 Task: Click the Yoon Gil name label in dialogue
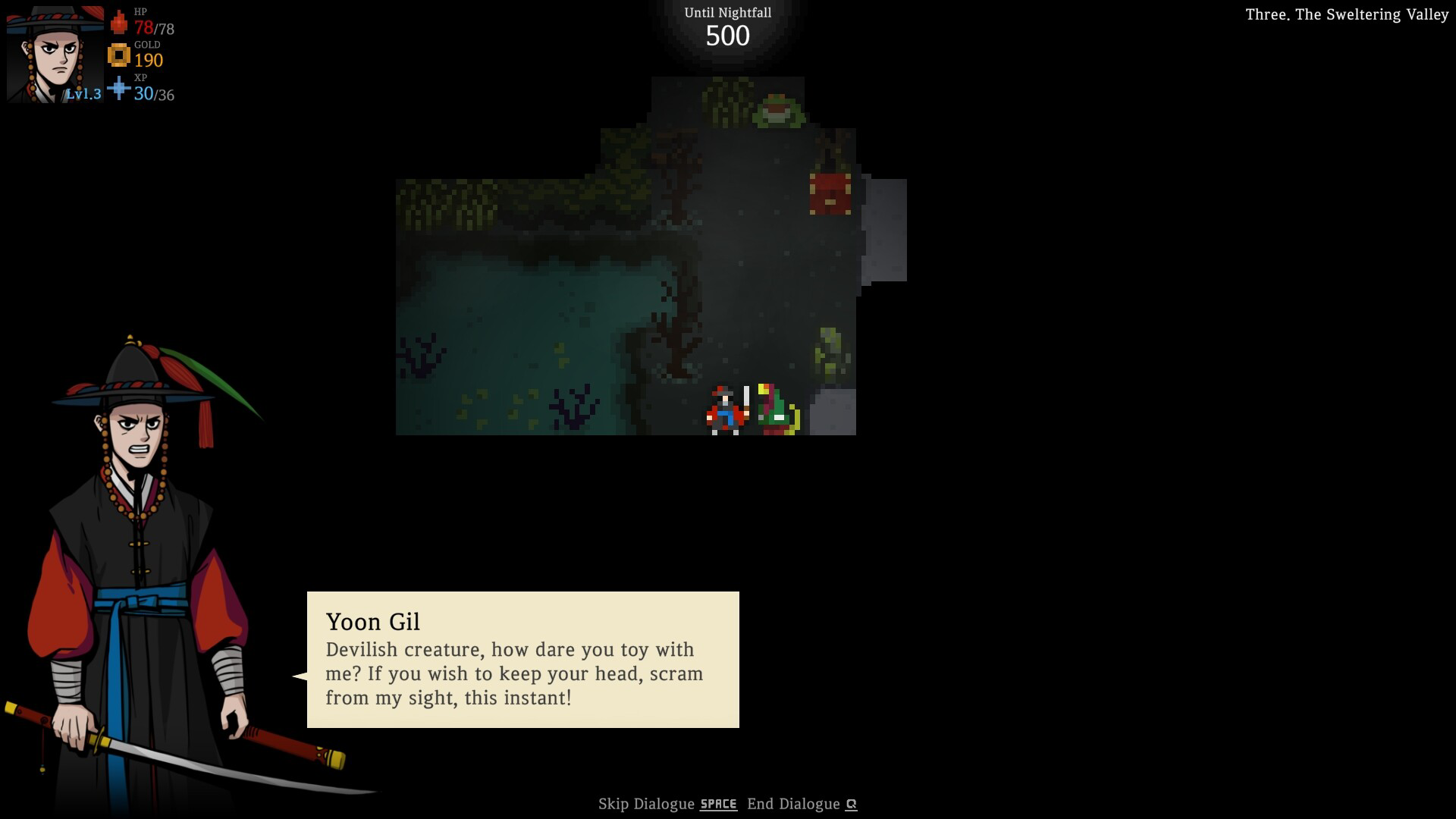[374, 622]
